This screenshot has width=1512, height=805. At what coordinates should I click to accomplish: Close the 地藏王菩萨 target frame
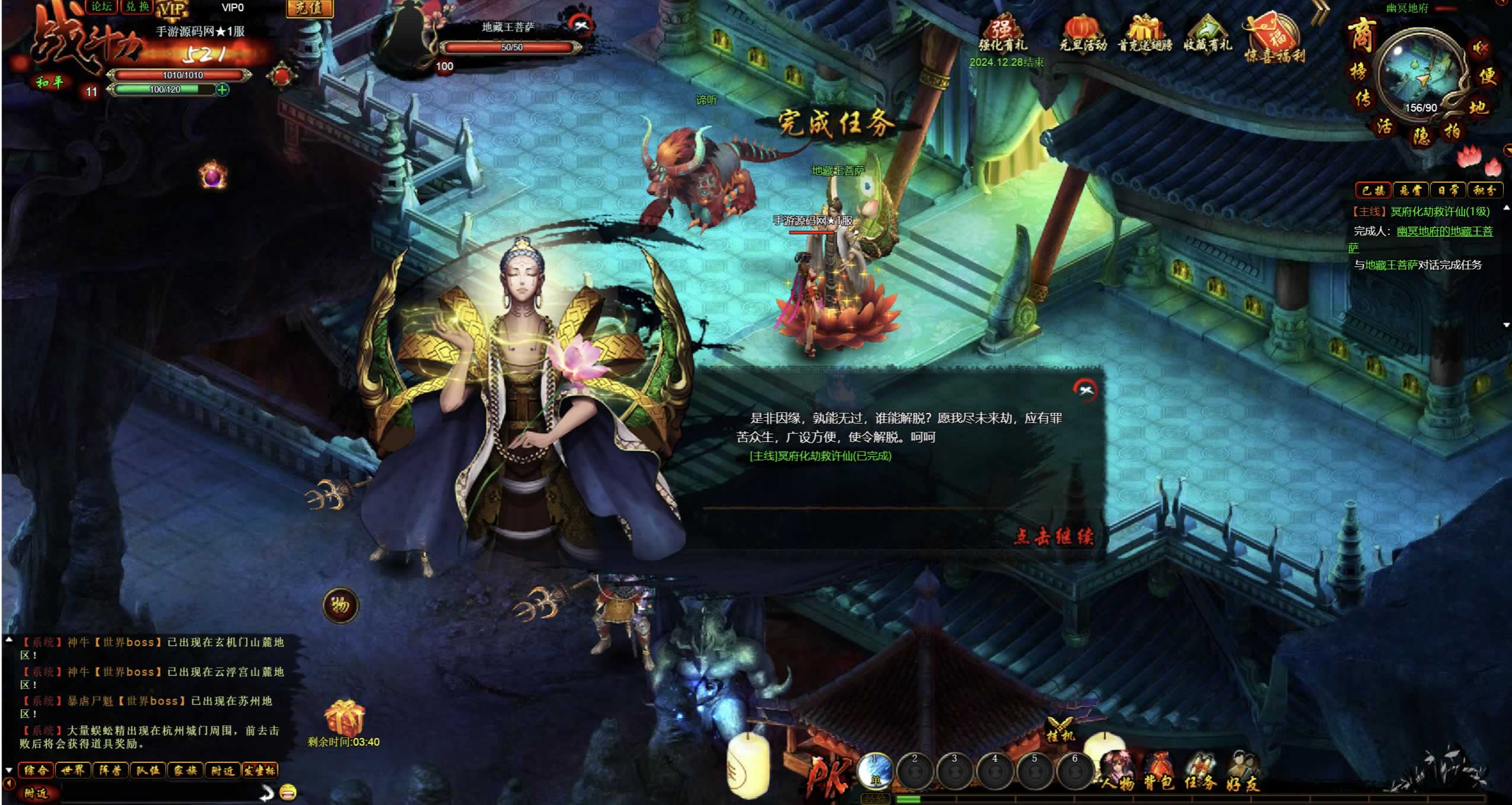[581, 25]
